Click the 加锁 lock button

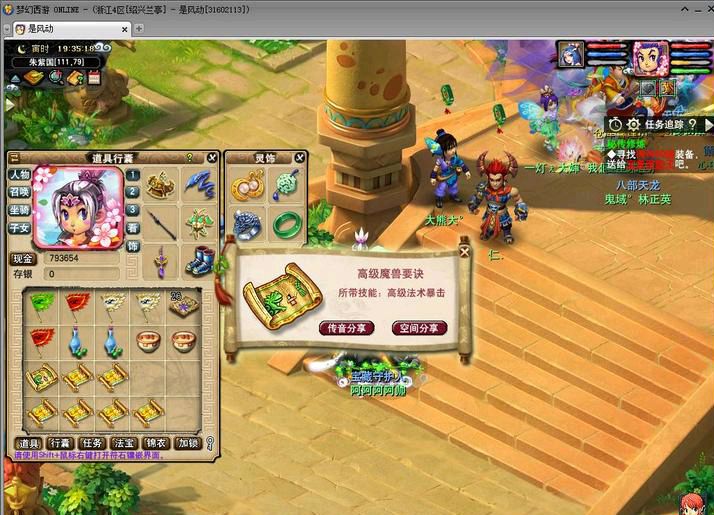(187, 443)
